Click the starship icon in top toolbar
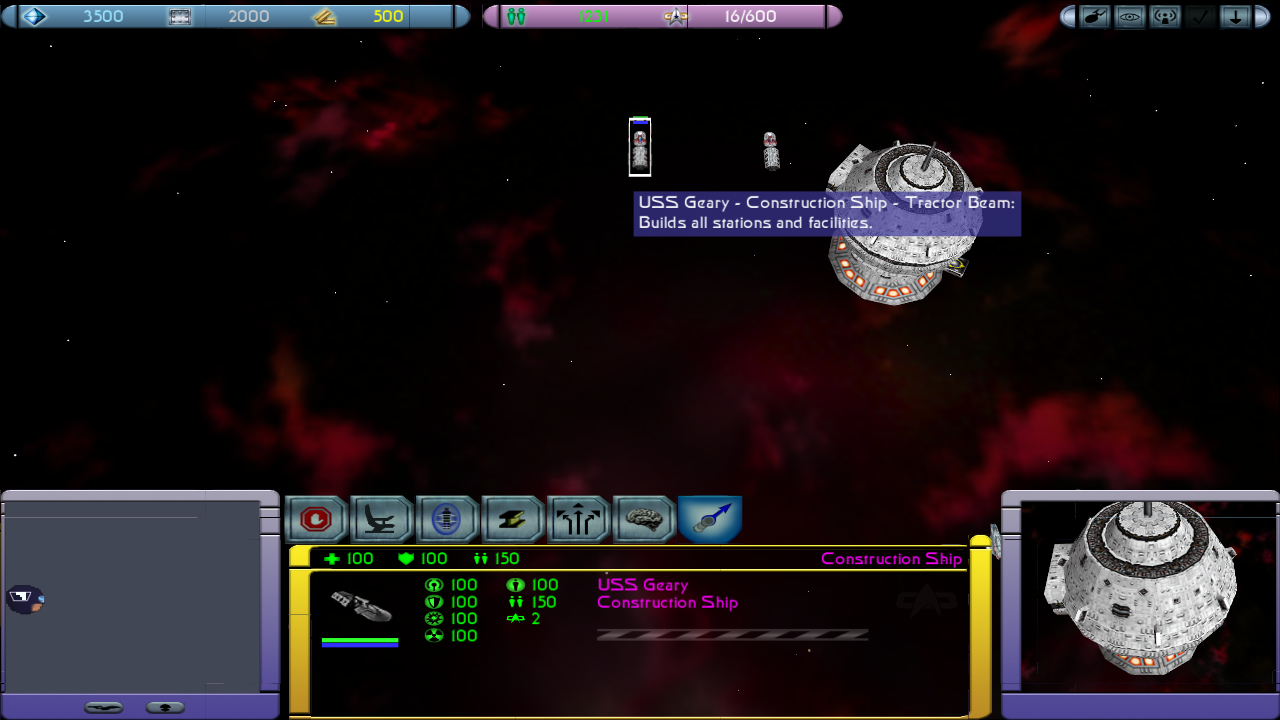This screenshot has height=720, width=1280. tap(1094, 17)
